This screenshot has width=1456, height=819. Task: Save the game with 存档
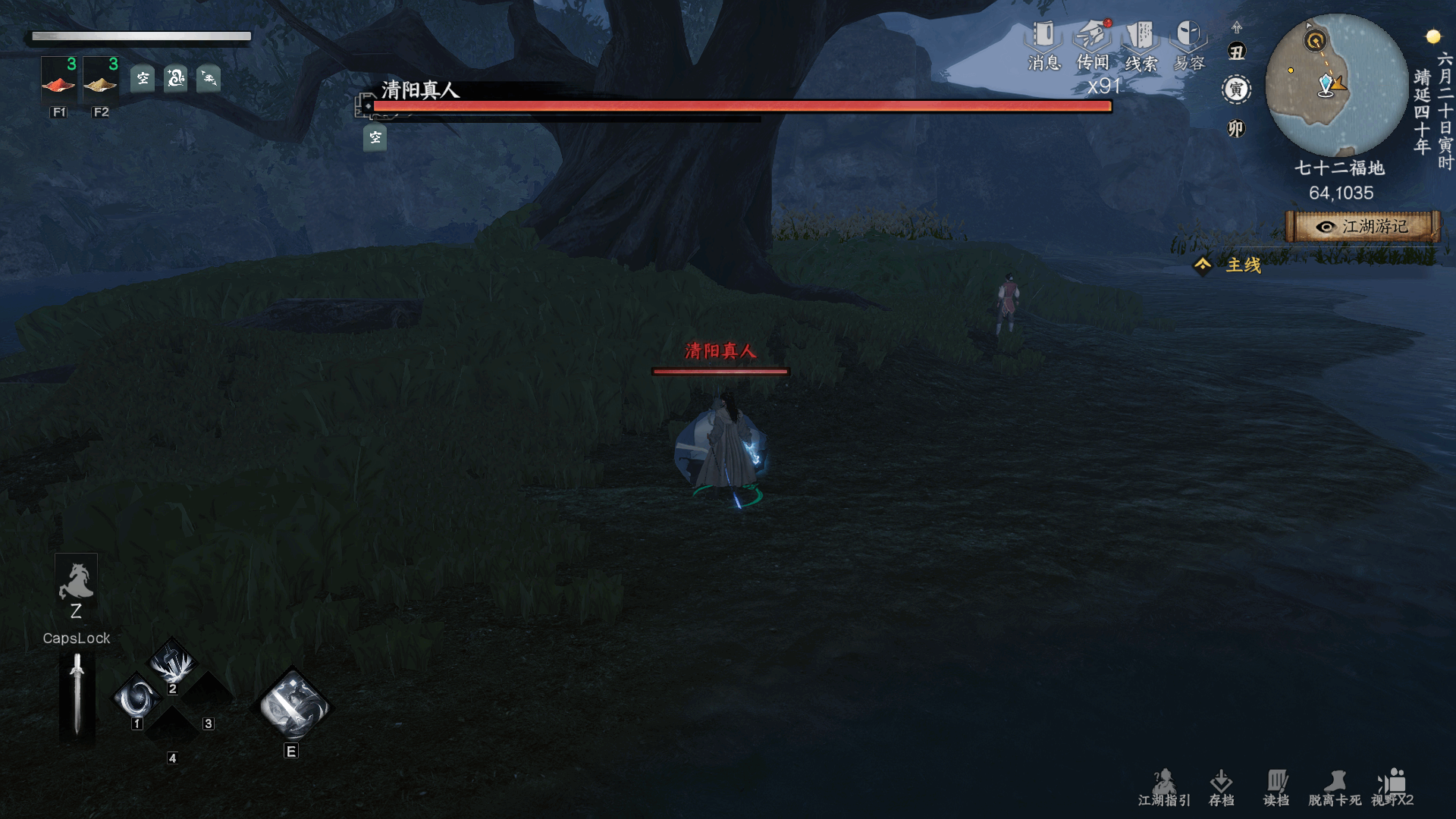(1221, 787)
